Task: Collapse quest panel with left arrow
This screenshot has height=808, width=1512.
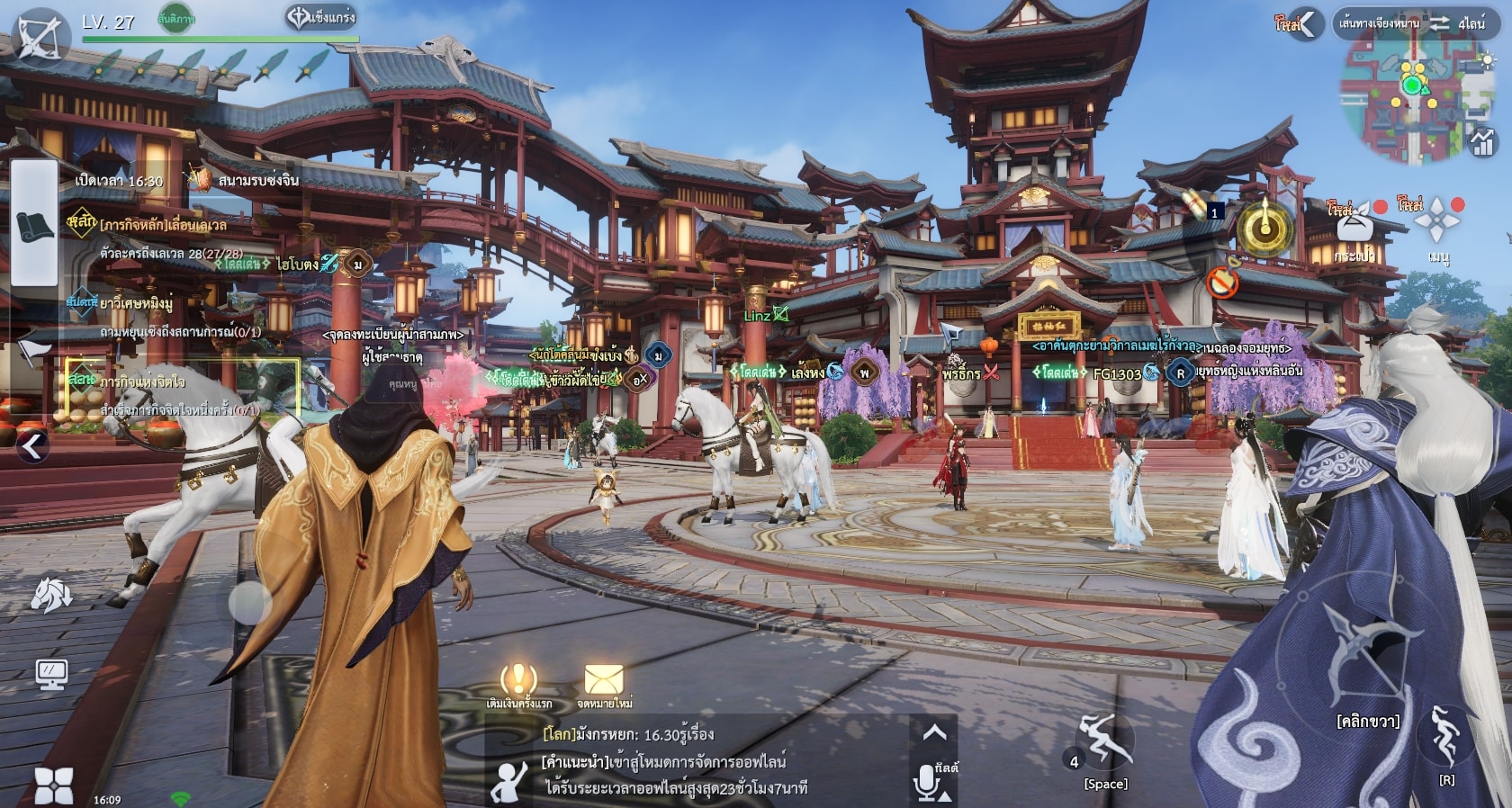Action: click(33, 446)
